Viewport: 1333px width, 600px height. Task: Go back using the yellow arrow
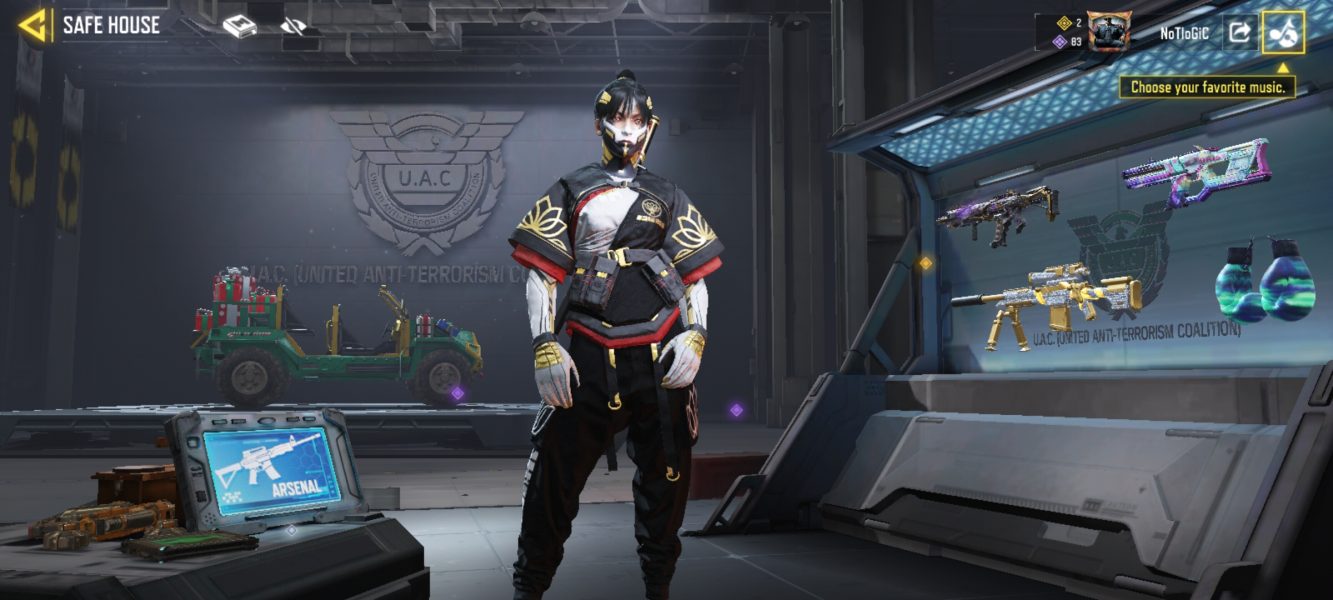pos(33,25)
